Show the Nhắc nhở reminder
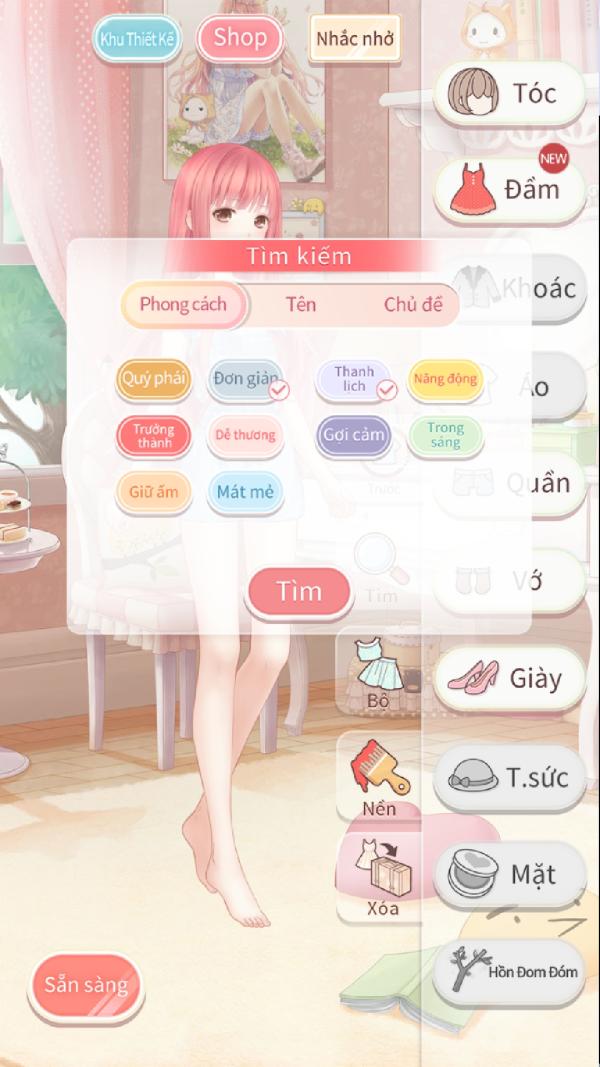The width and height of the screenshot is (600, 1067). pos(354,40)
